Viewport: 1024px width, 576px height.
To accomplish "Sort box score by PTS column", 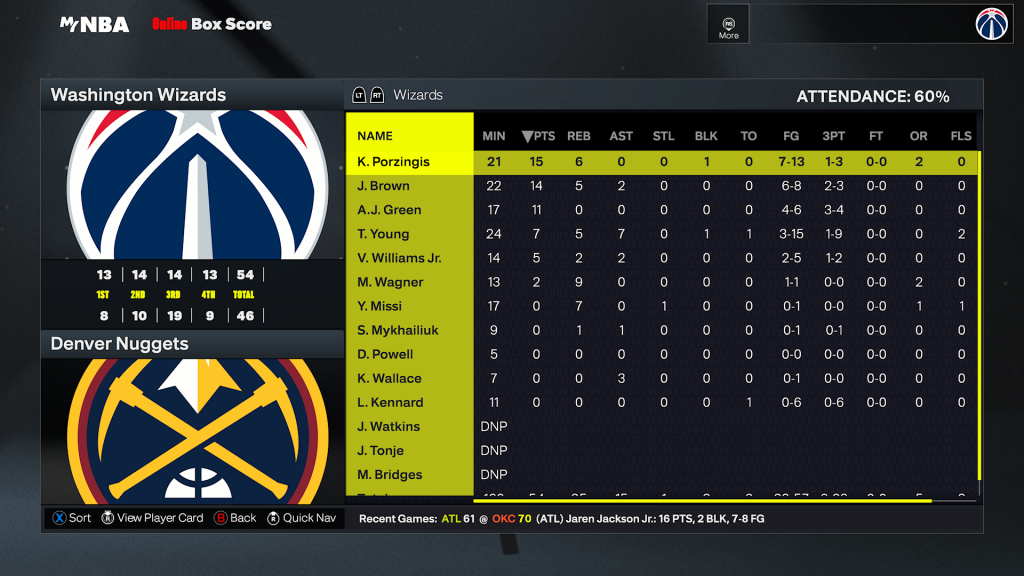I will tap(539, 136).
